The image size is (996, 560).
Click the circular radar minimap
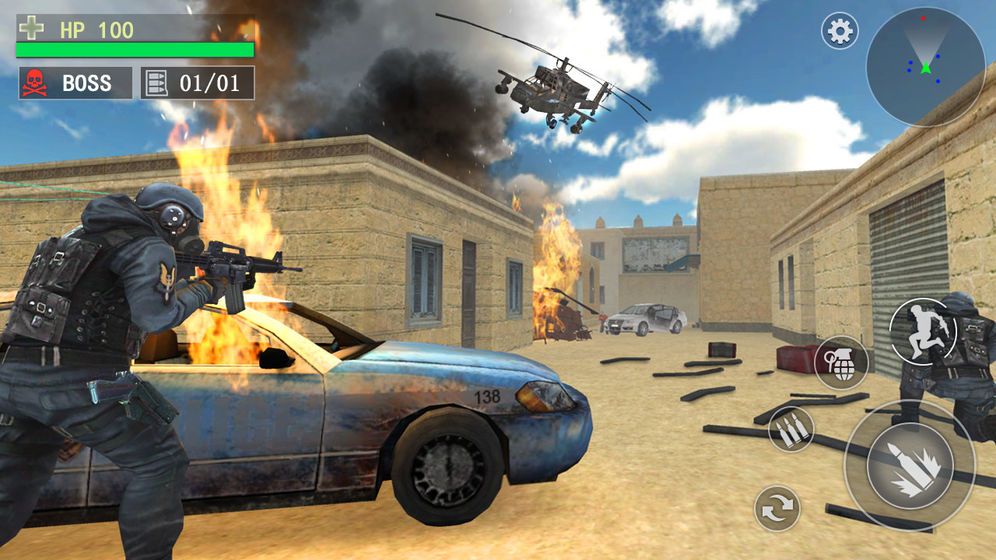tap(925, 66)
